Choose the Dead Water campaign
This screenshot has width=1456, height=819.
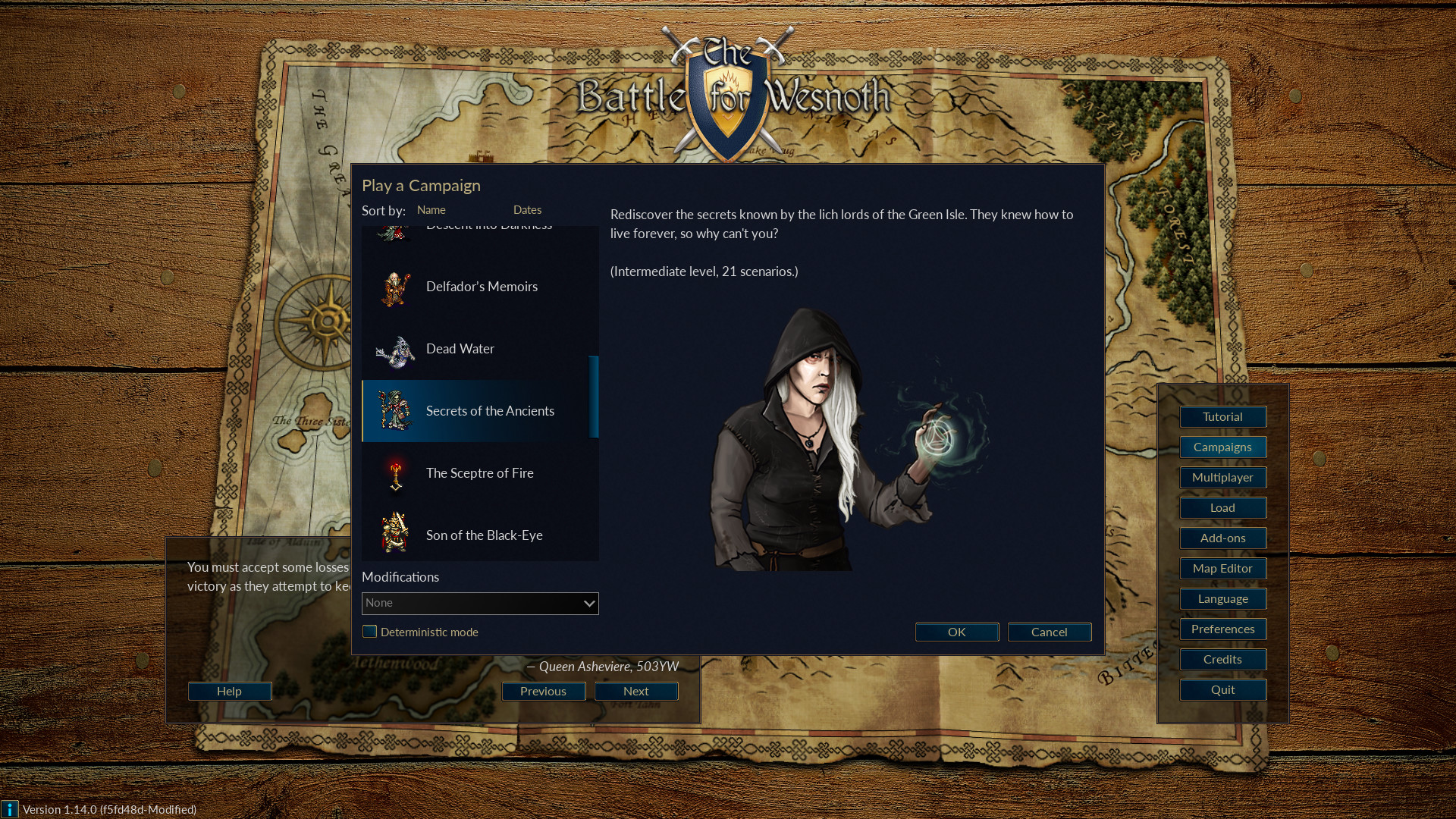[460, 349]
